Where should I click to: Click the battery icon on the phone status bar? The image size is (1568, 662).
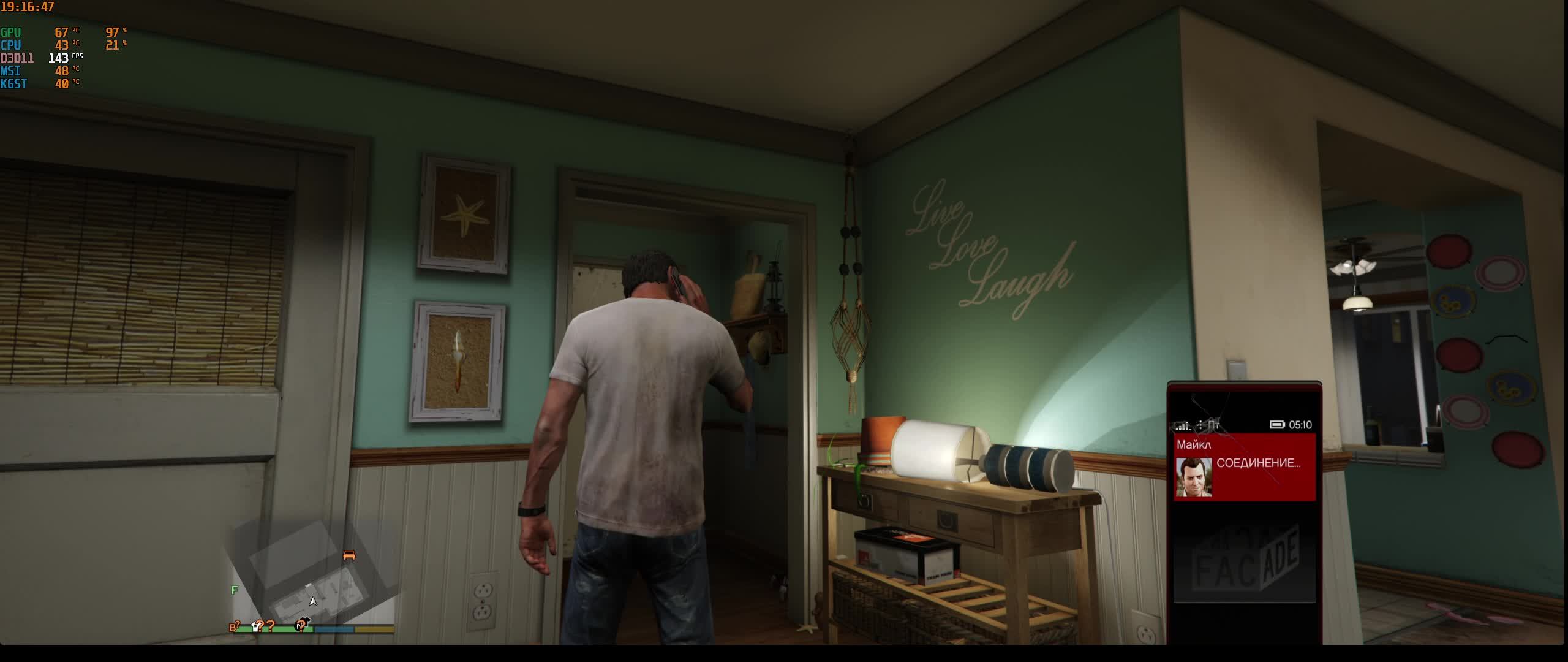1278,425
